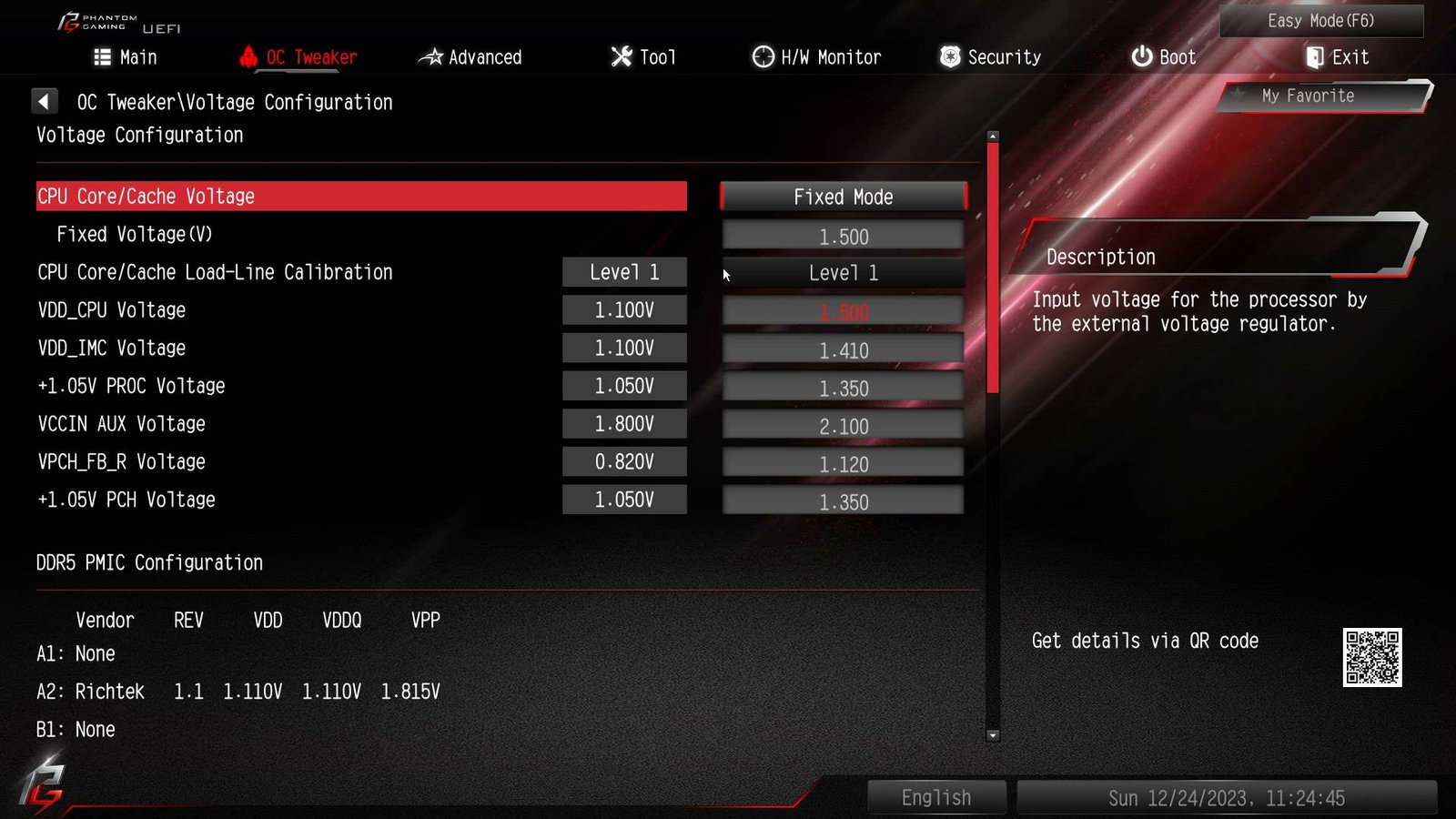The width and height of the screenshot is (1456, 819).
Task: Edit the VDD_IMC Voltage 1.410 field
Action: click(x=843, y=350)
